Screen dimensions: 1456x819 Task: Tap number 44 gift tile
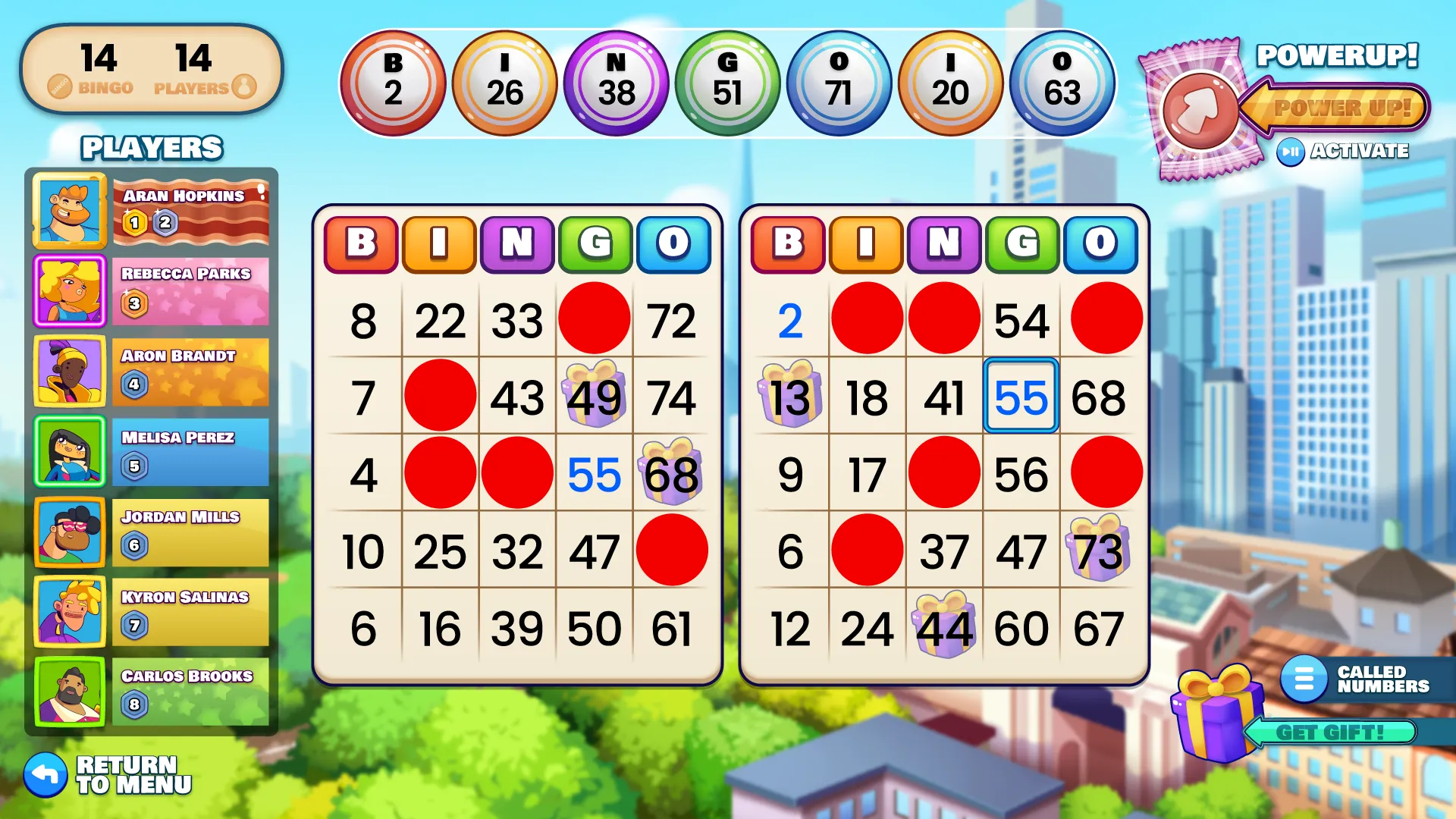(x=944, y=628)
